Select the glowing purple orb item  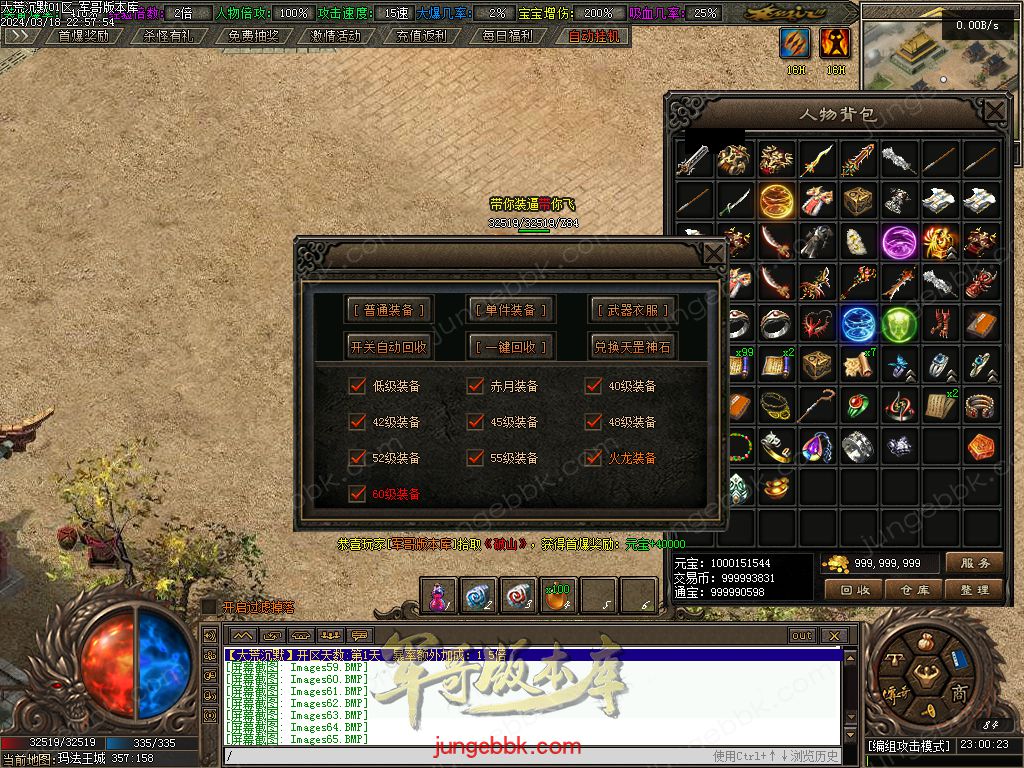point(899,241)
